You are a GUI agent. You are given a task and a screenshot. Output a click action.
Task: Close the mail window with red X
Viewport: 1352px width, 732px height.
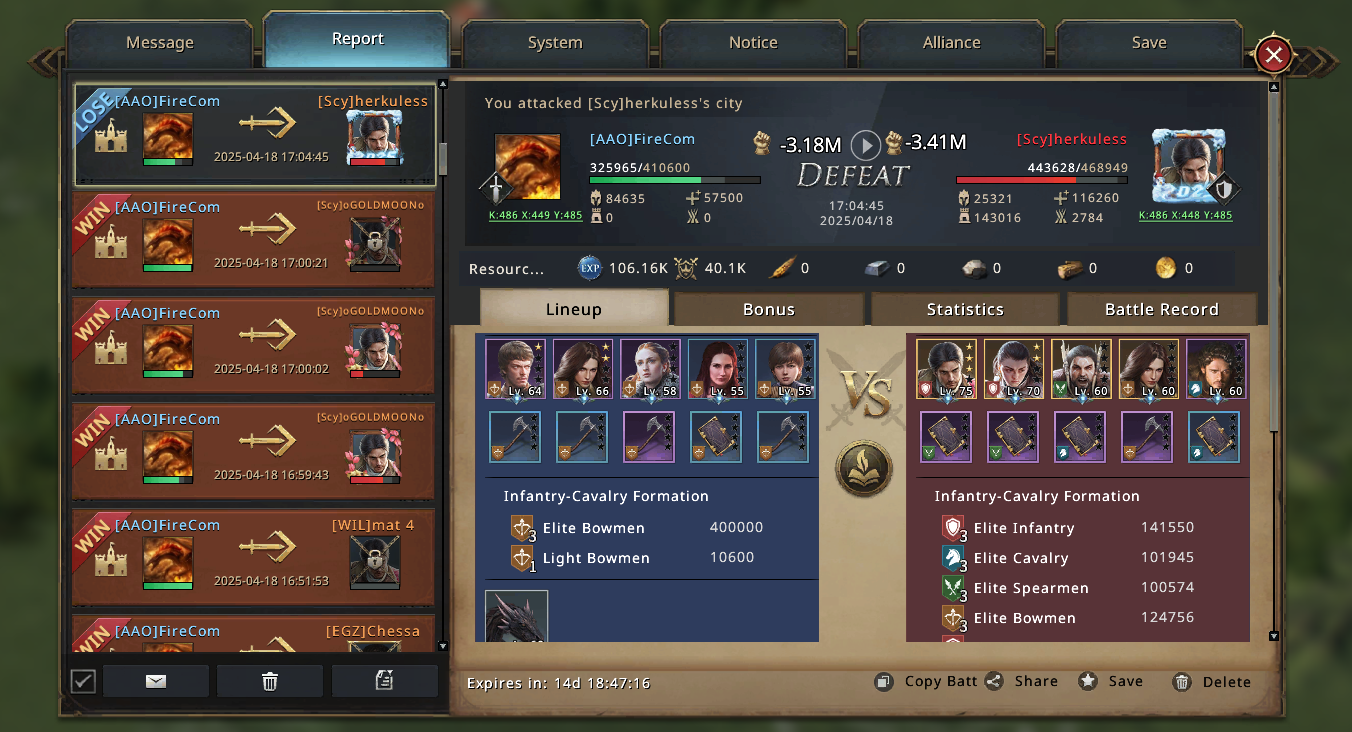click(1273, 55)
